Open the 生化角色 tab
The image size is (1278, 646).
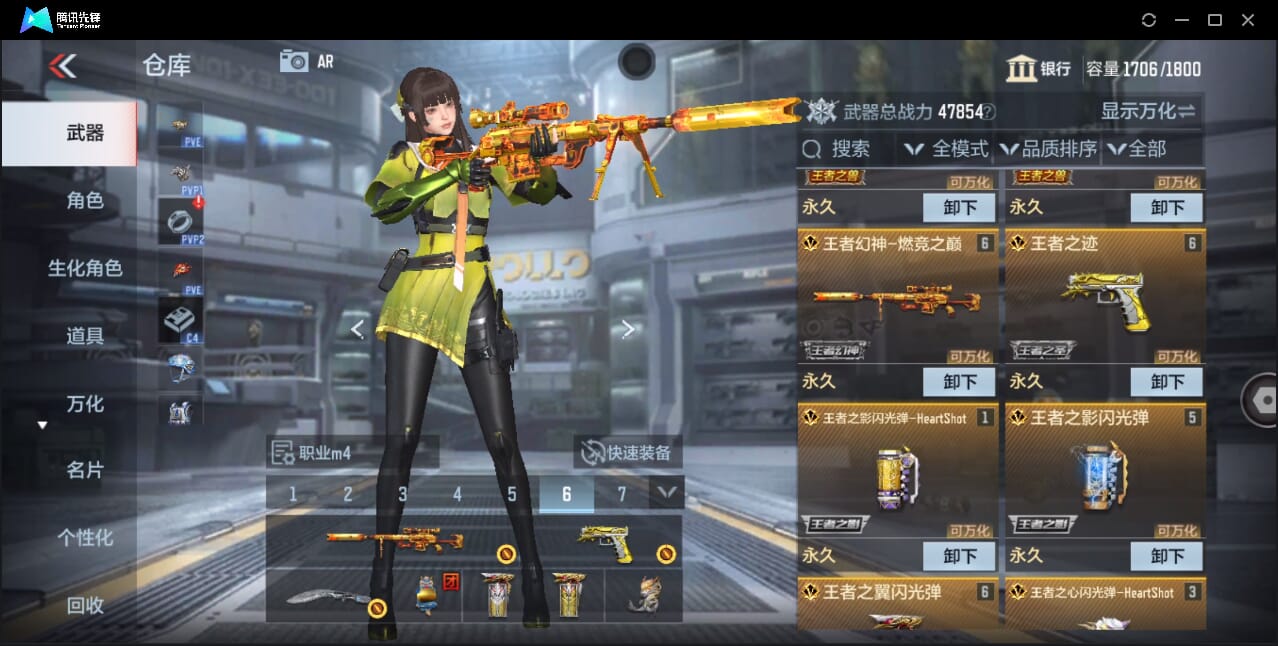pos(85,268)
